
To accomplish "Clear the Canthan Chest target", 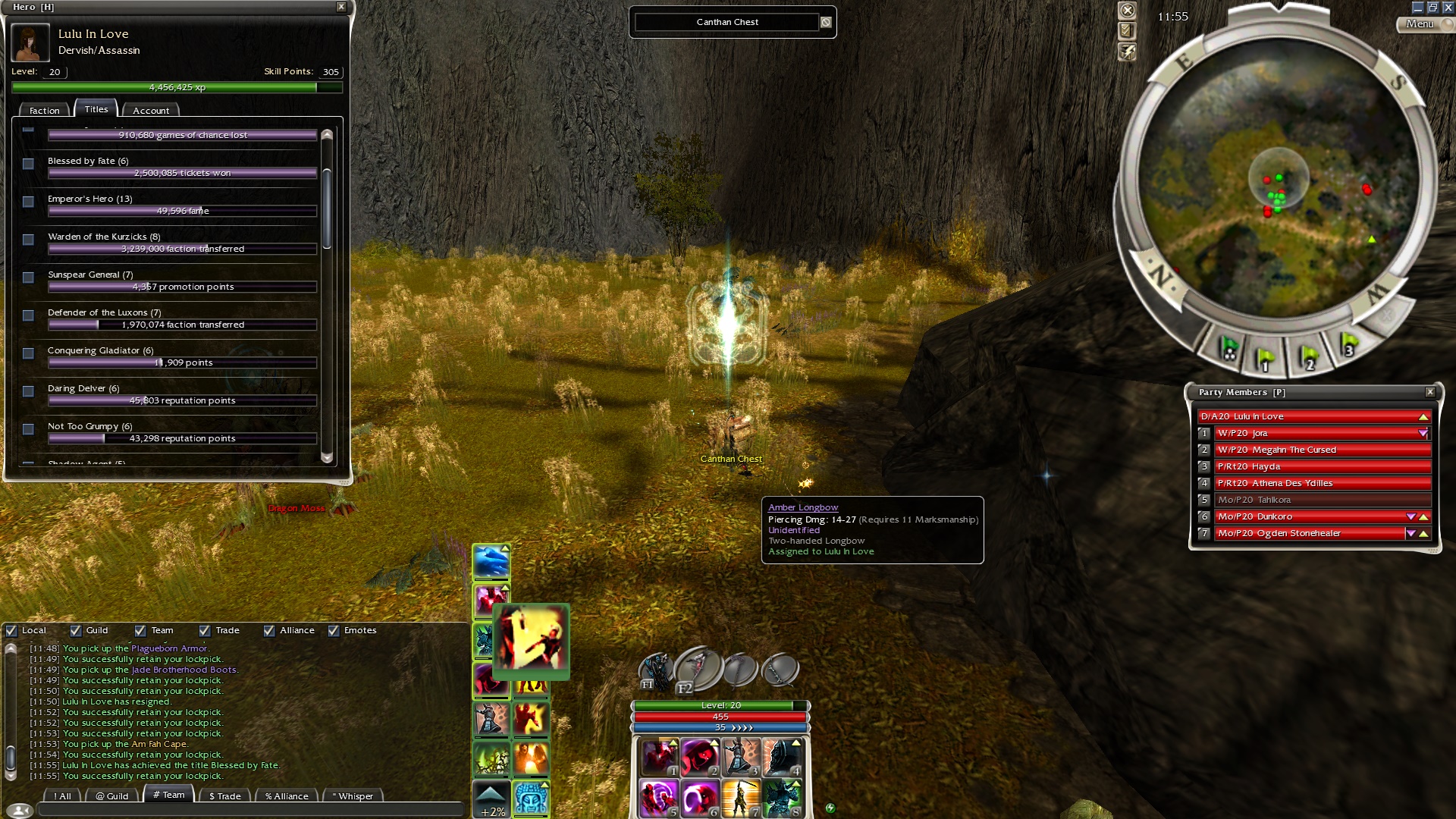I will click(x=826, y=23).
